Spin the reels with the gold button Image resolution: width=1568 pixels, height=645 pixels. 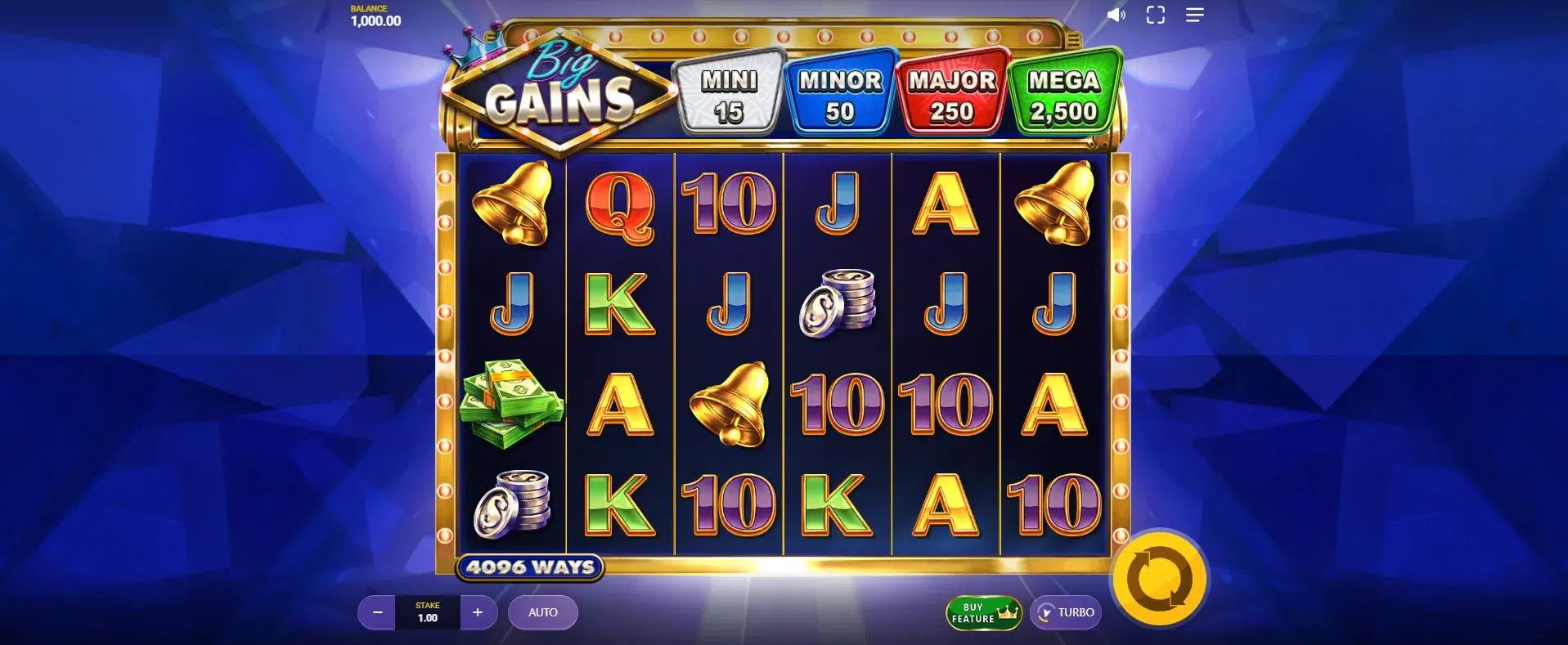point(1159,580)
